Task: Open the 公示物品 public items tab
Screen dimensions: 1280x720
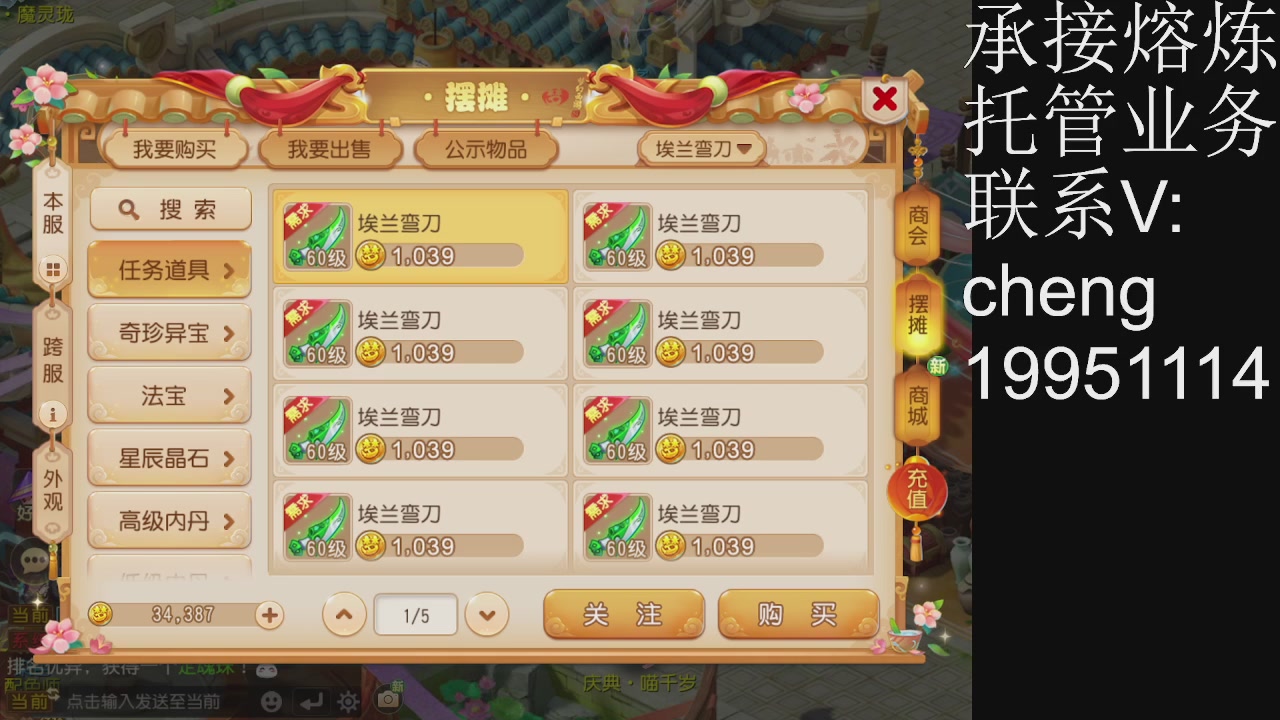Action: tap(486, 146)
